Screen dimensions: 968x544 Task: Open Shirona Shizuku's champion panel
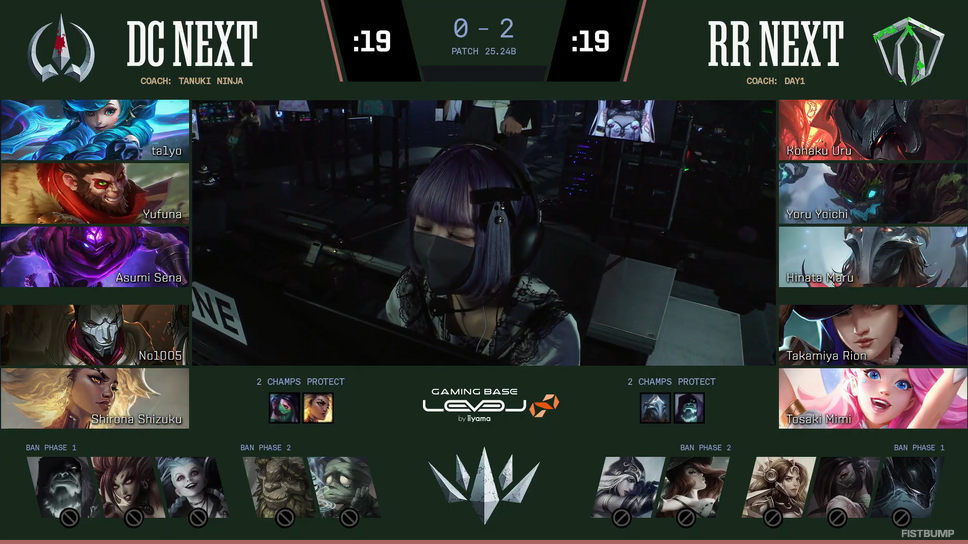pyautogui.click(x=95, y=398)
